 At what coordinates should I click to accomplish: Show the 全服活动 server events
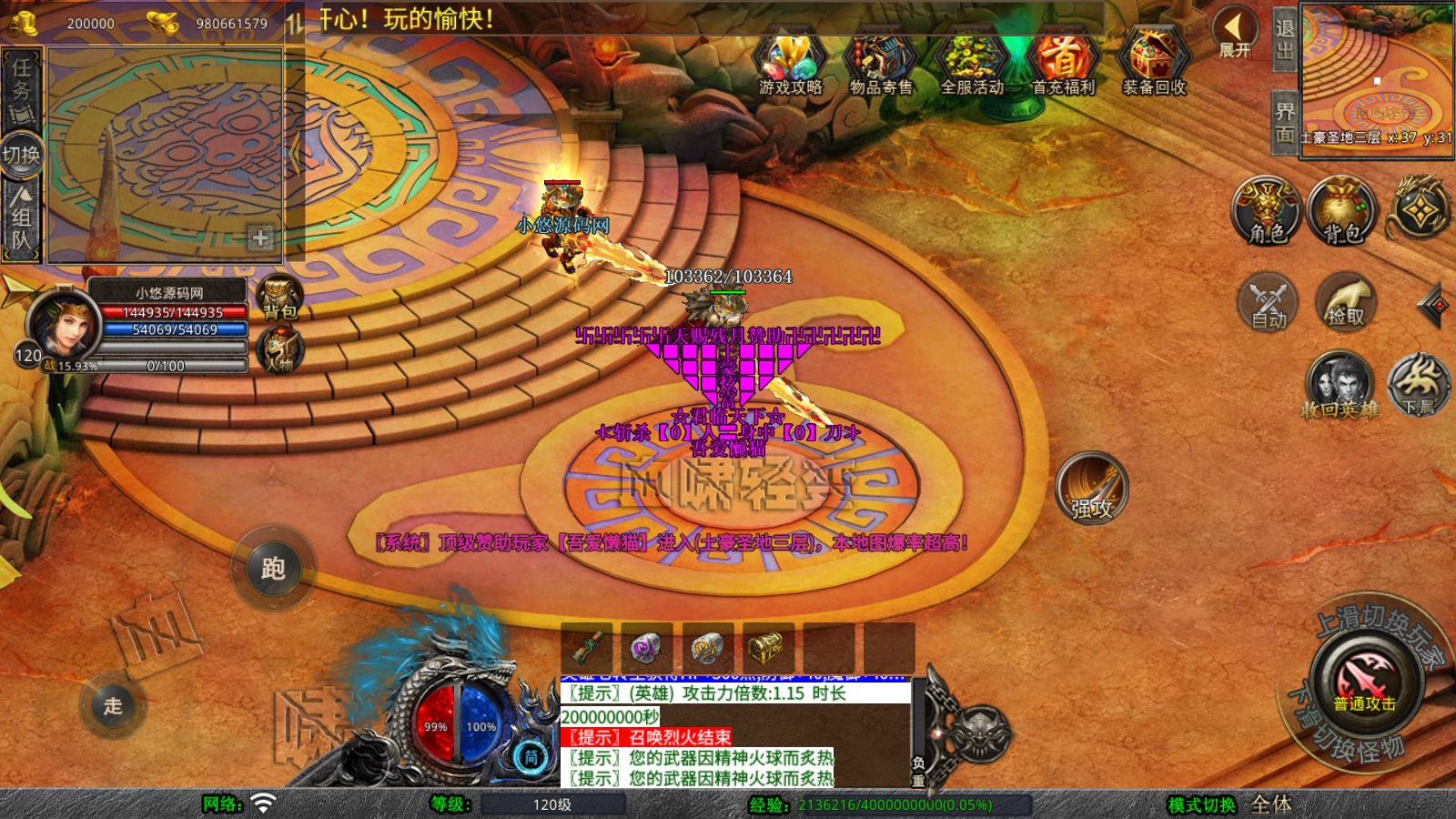pyautogui.click(x=971, y=62)
